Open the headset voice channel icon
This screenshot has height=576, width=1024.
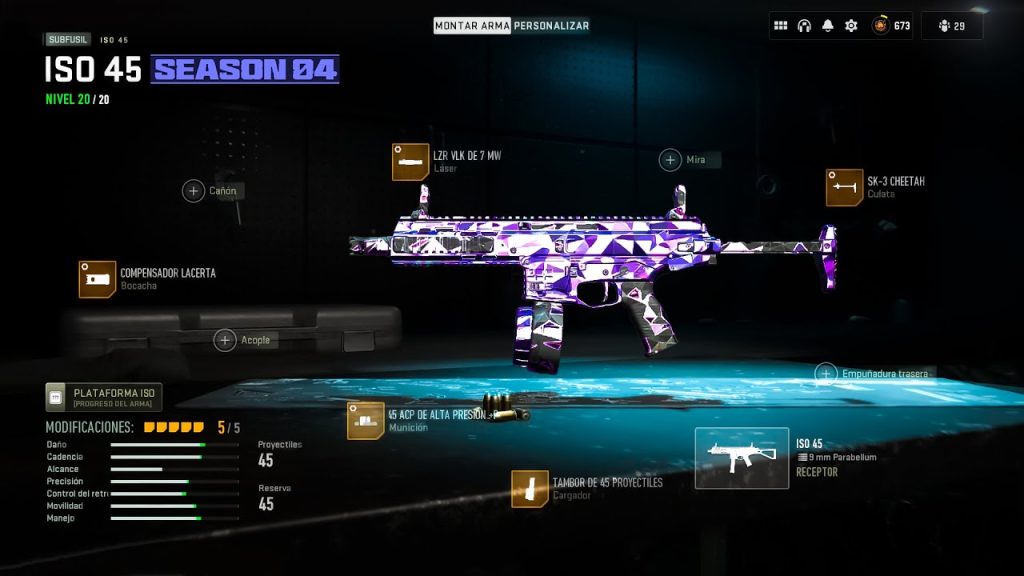click(804, 26)
